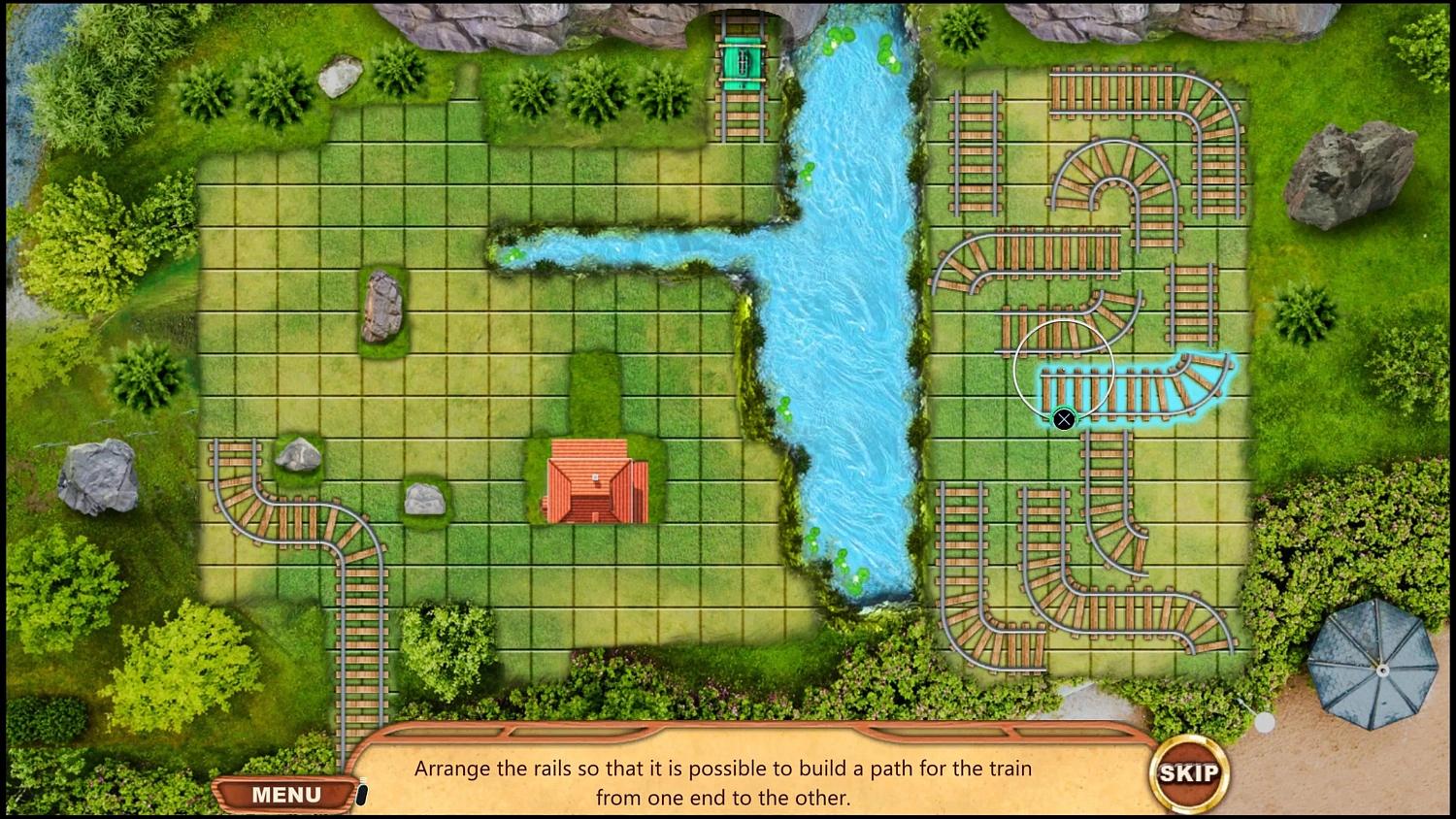The width and height of the screenshot is (1456, 819).
Task: Click the green train at the top track
Action: [743, 63]
